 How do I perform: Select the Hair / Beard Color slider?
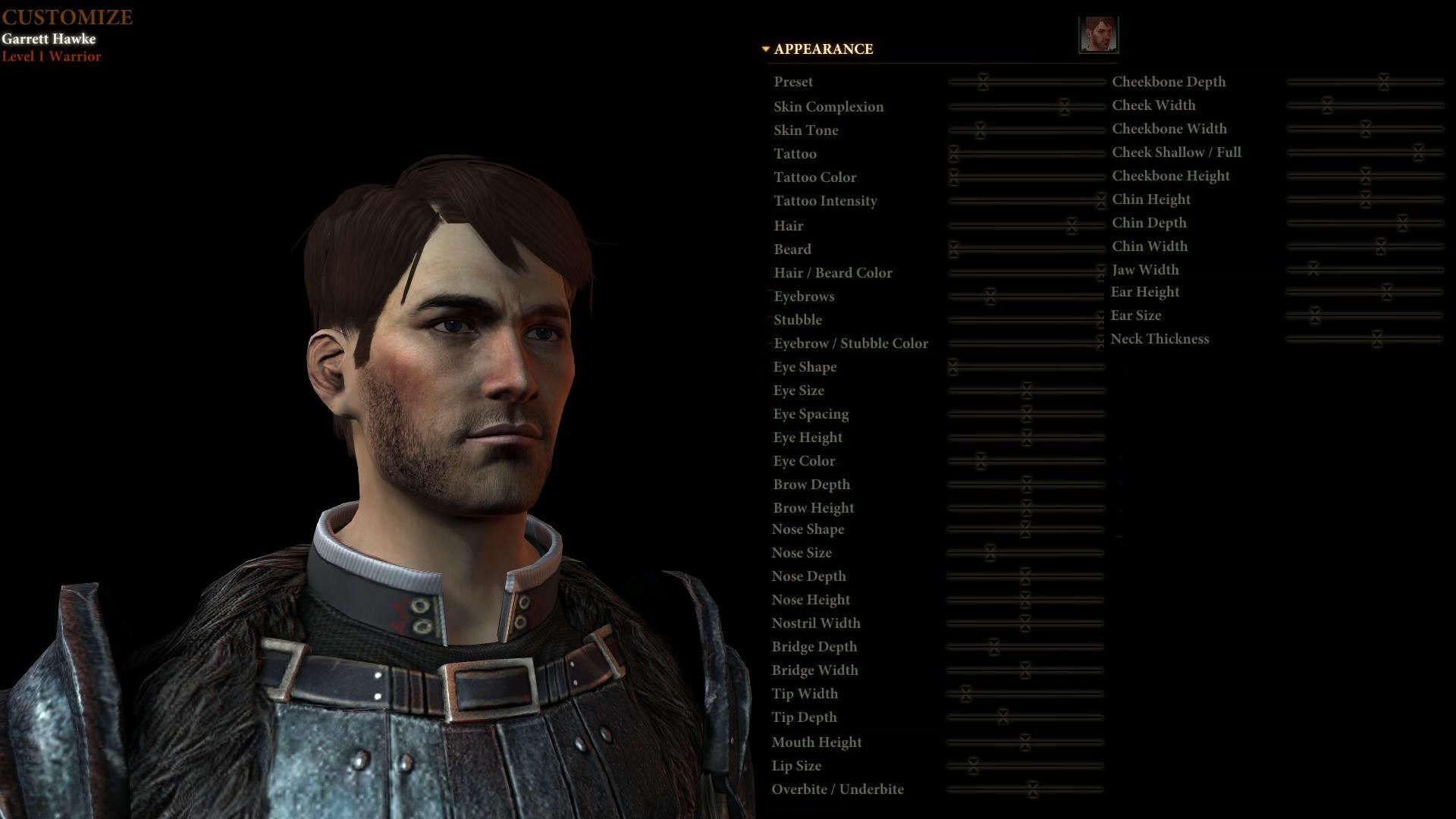point(1100,272)
